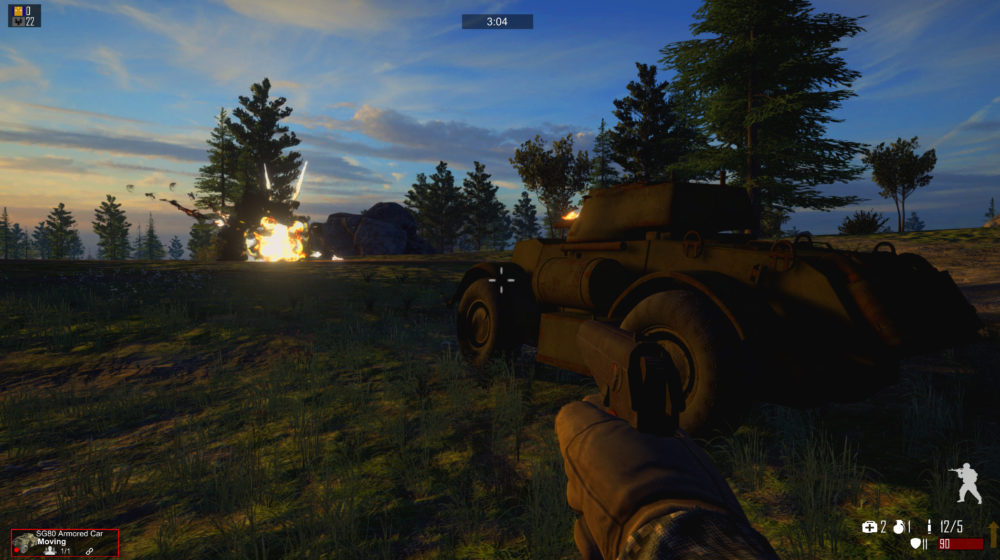Select the grenade icon
Image resolution: width=1000 pixels, height=560 pixels.
(x=897, y=526)
